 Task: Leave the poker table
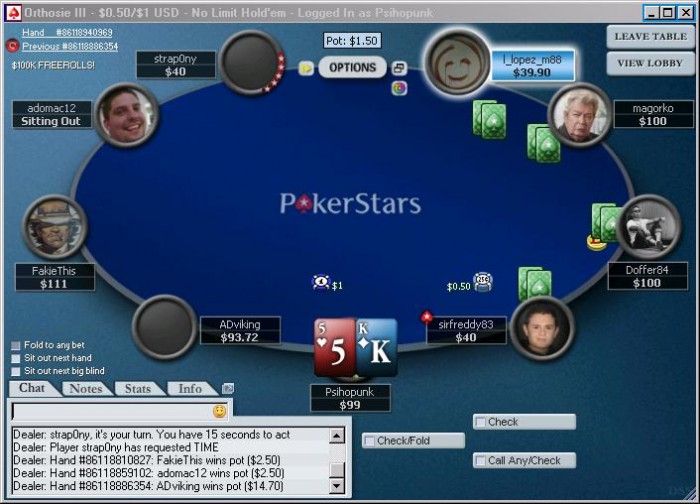tap(651, 37)
